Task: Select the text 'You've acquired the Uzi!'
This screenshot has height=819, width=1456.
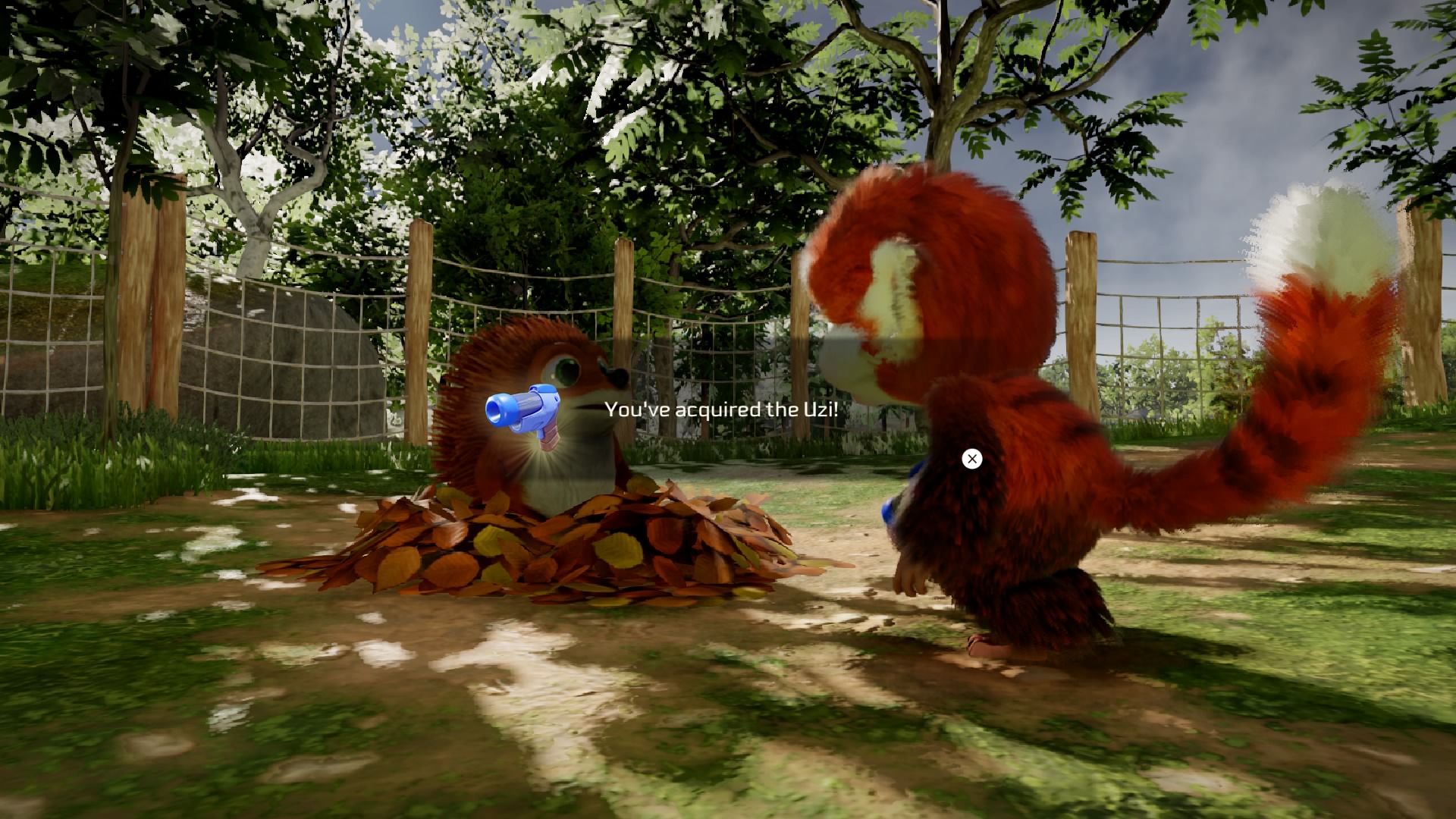Action: coord(720,409)
